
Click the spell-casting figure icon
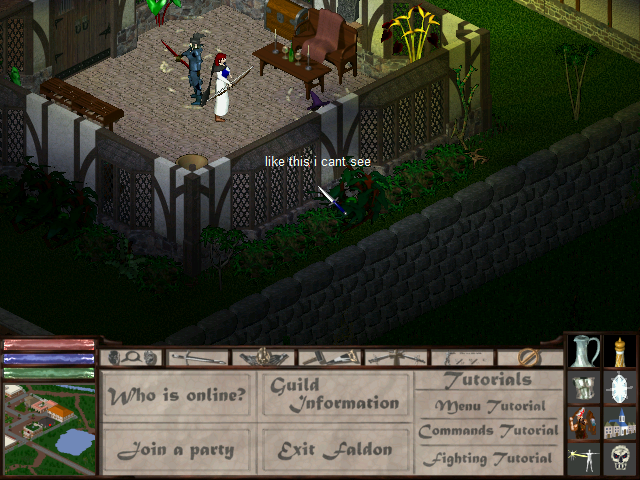584,459
